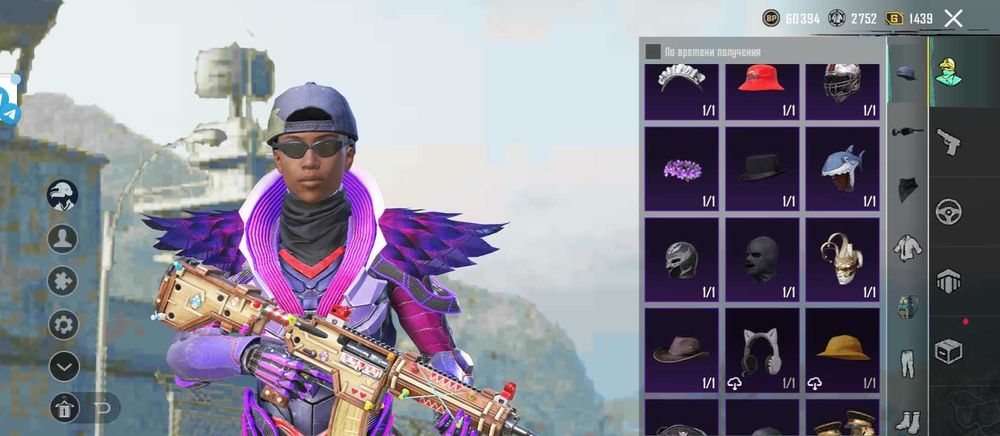1000x436 pixels.
Task: Click the gear settings icon beside character
Action: coord(63,324)
